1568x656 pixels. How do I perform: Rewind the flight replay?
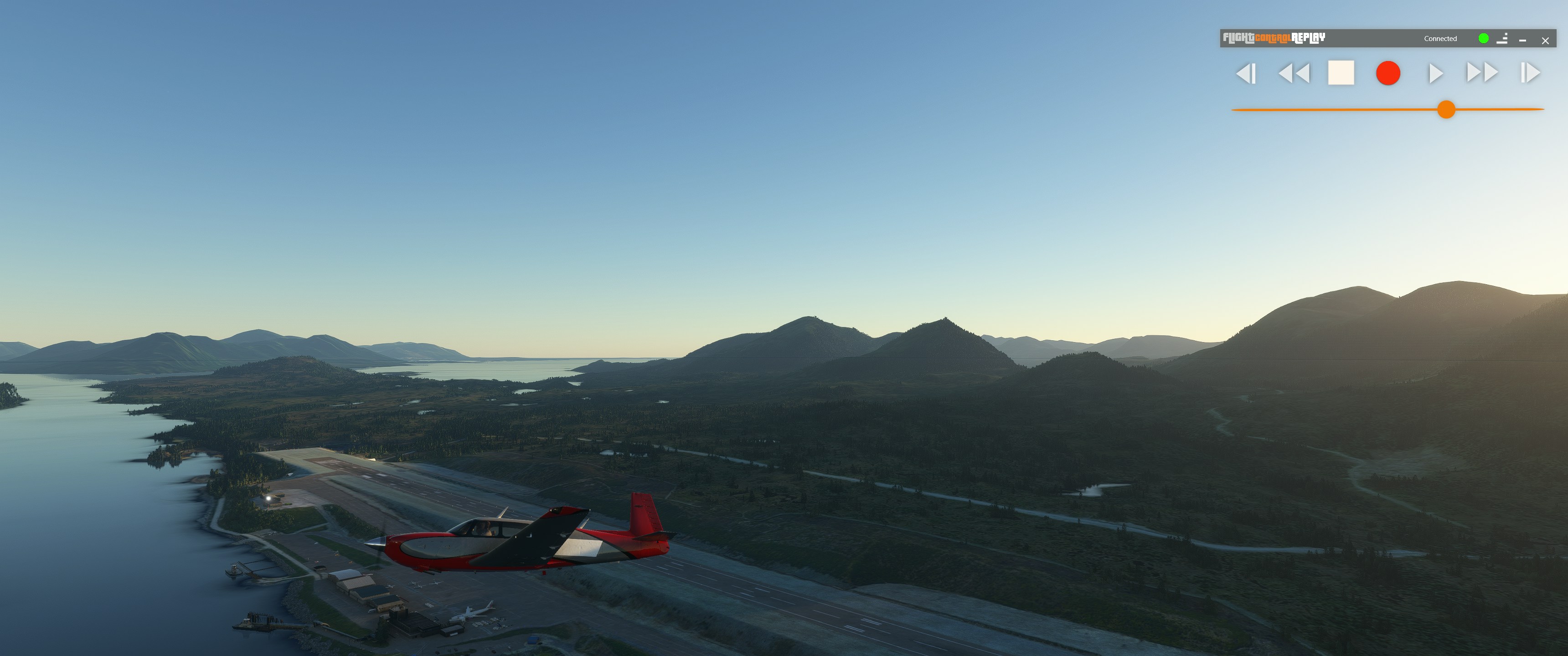coord(1294,74)
